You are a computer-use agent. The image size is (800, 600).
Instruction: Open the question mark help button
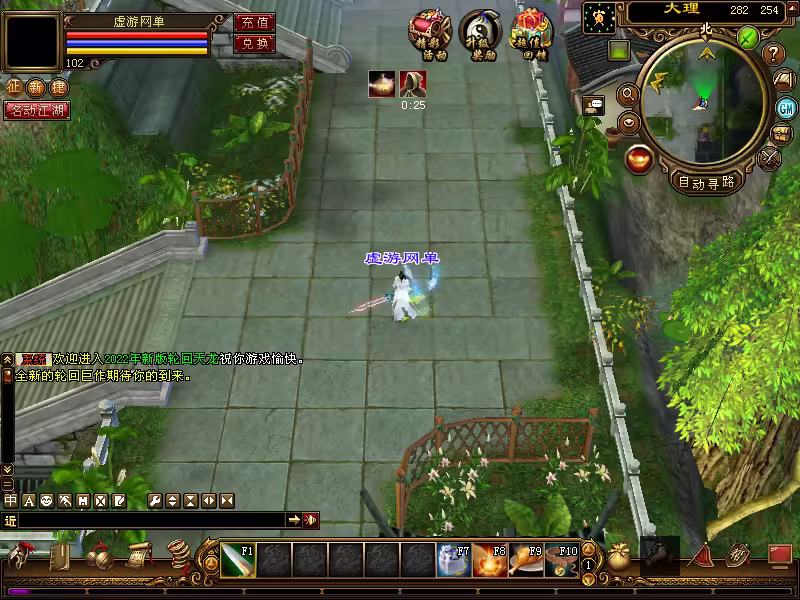point(773,53)
